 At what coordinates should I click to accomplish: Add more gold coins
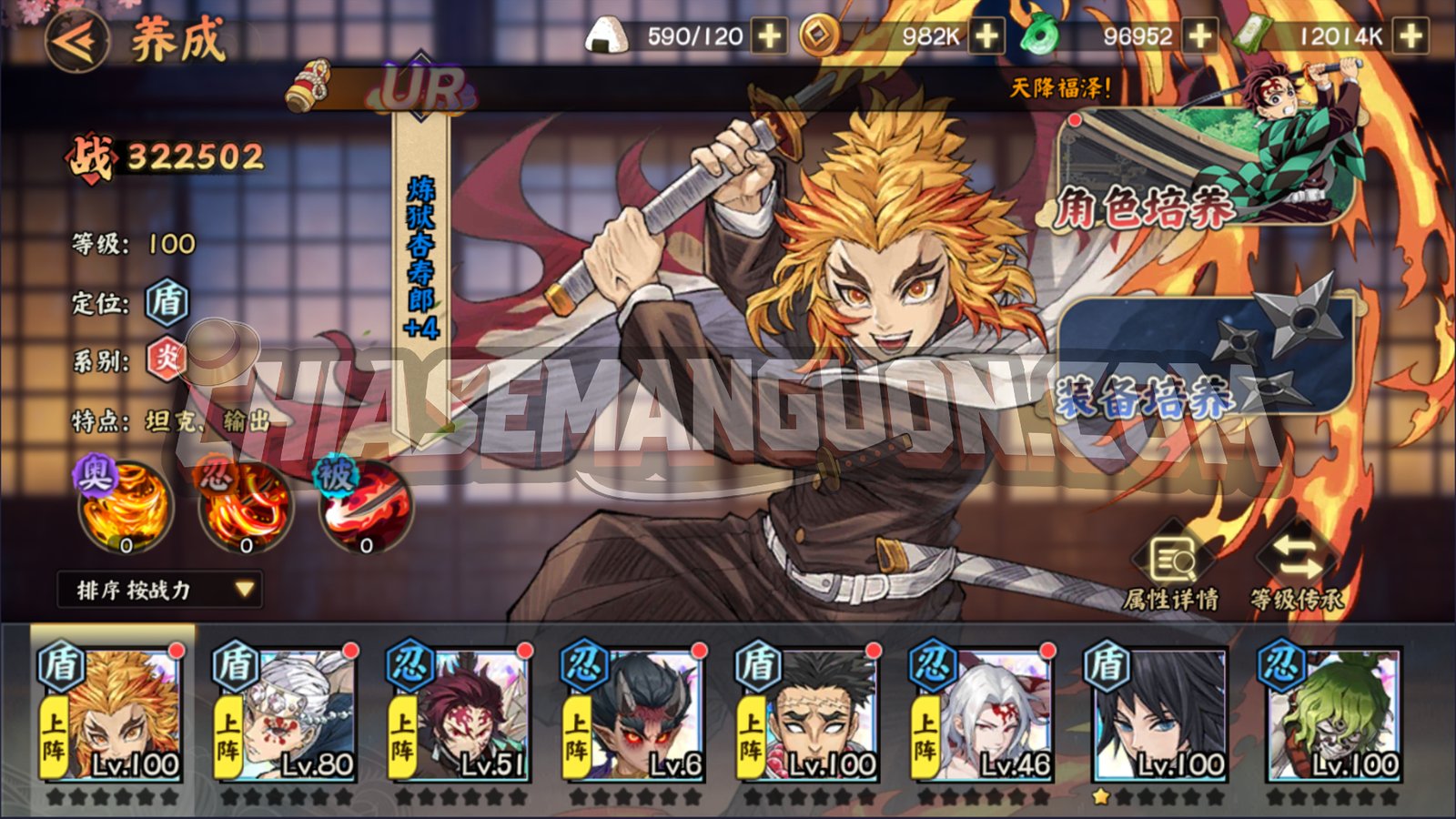pos(986,36)
